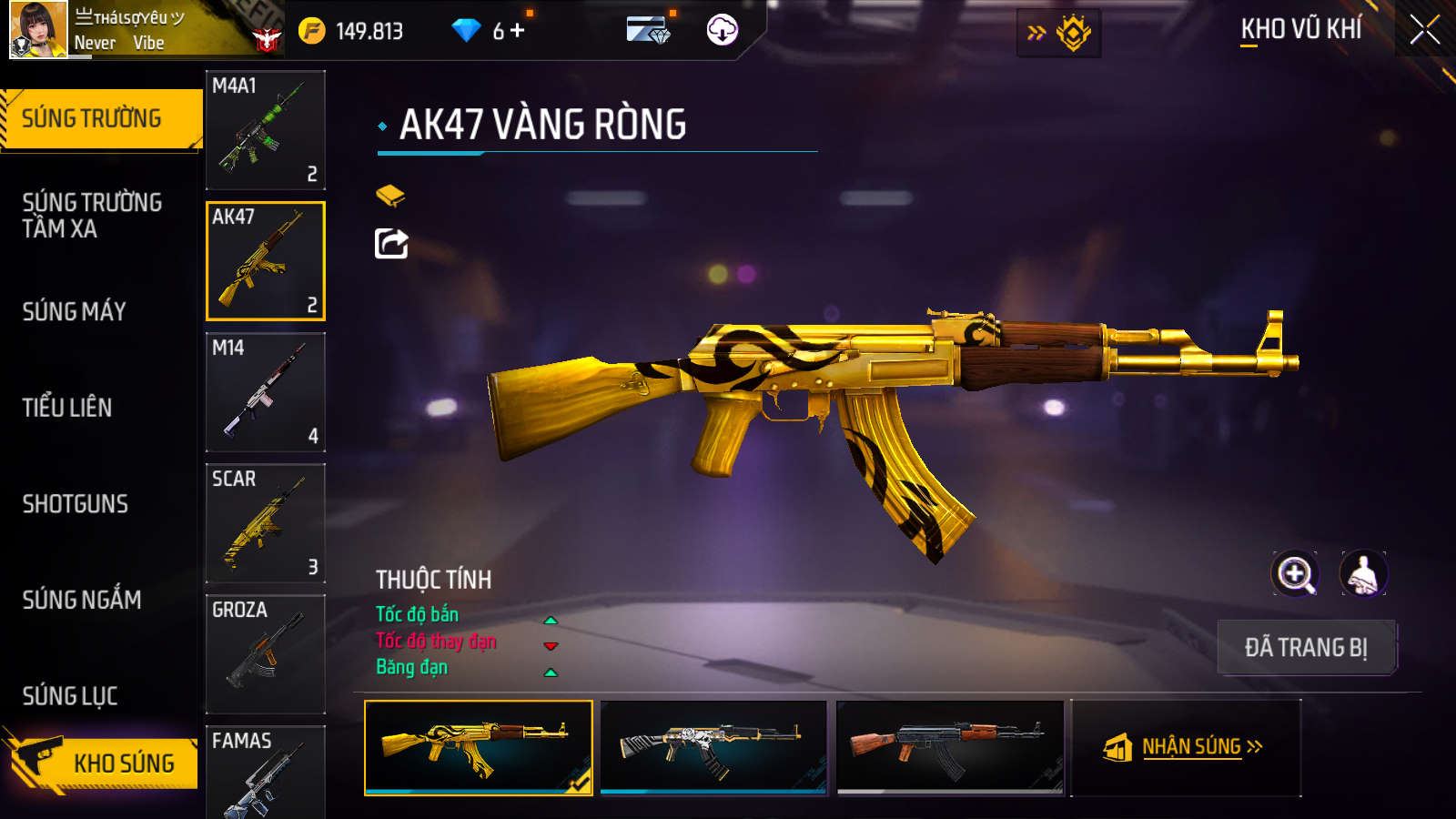Choose the SCAR weapon tile
1456x819 pixels.
(265, 523)
